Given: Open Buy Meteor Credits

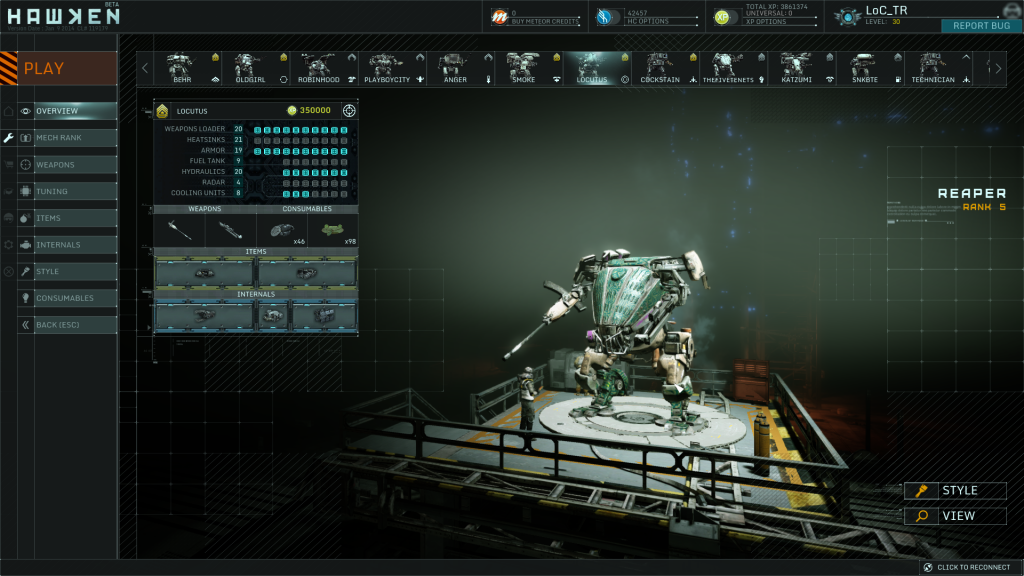Looking at the screenshot, I should click(532, 17).
